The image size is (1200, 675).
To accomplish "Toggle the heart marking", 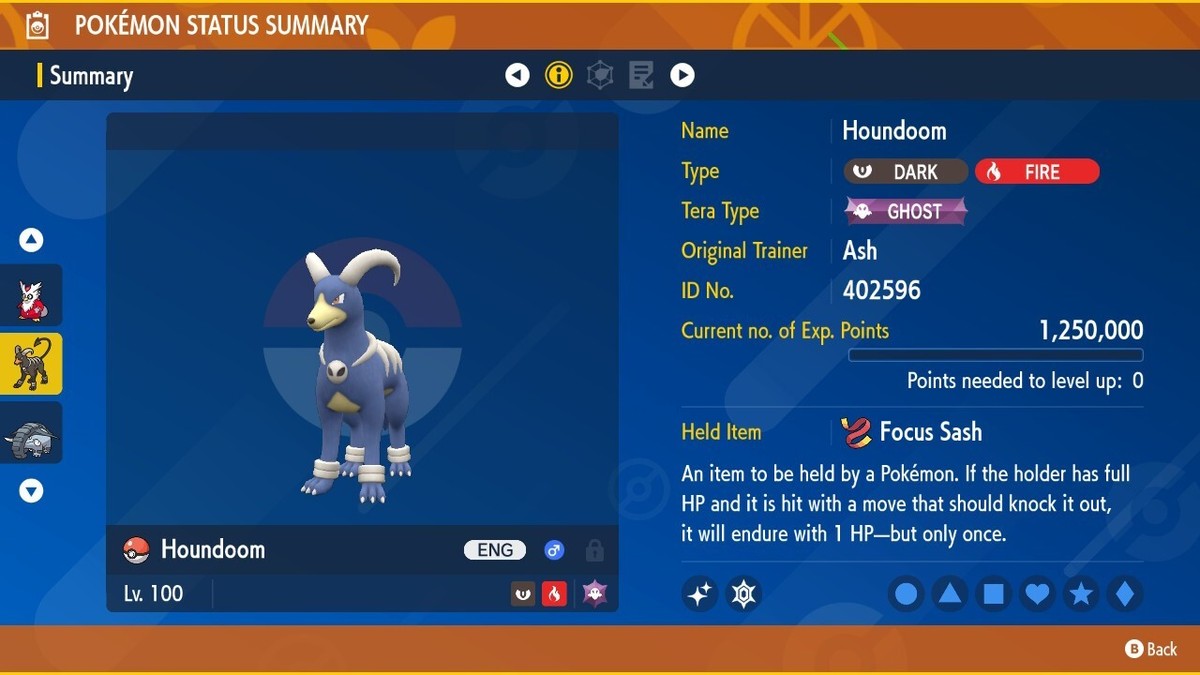I will [1038, 594].
